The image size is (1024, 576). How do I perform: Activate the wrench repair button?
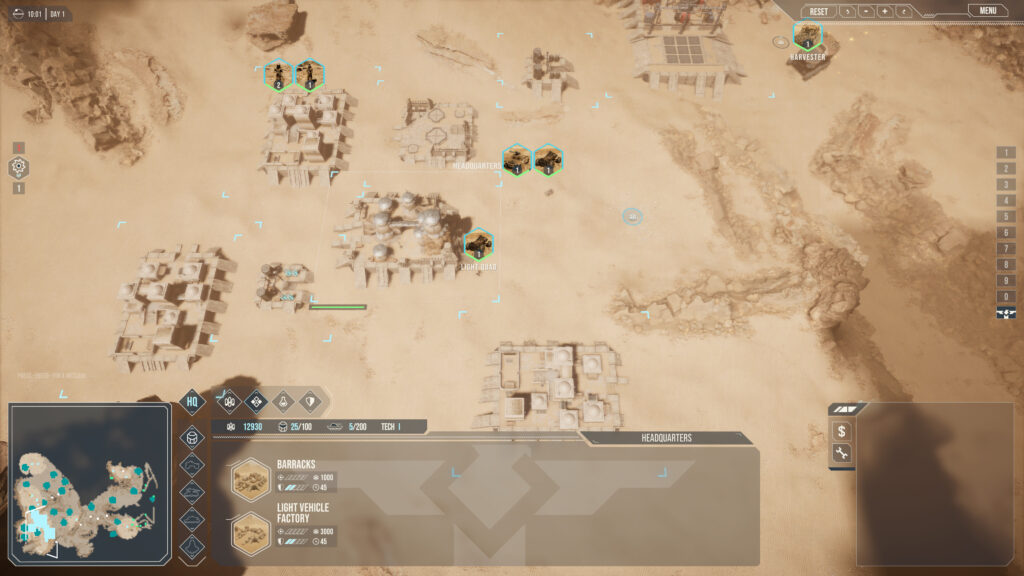[x=842, y=455]
